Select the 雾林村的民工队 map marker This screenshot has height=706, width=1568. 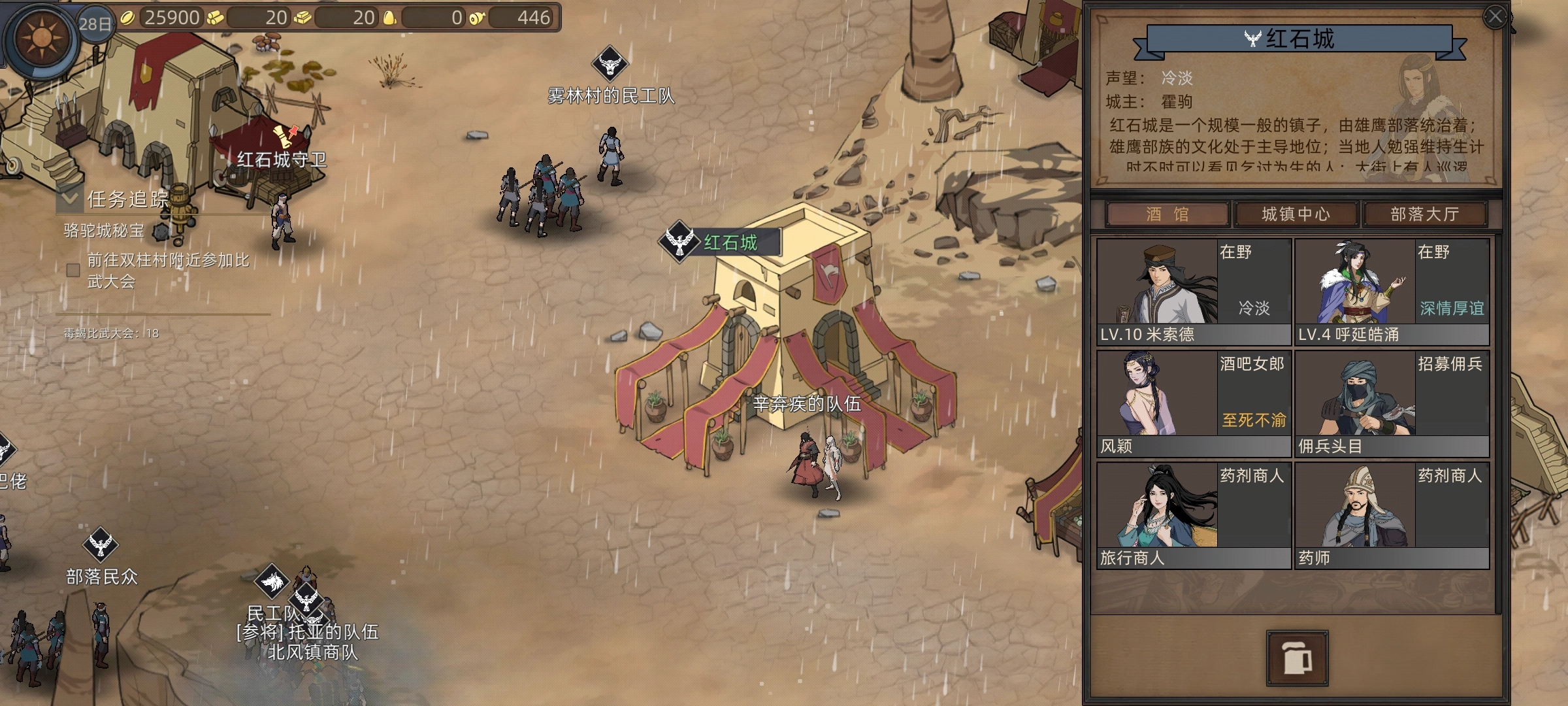[610, 63]
